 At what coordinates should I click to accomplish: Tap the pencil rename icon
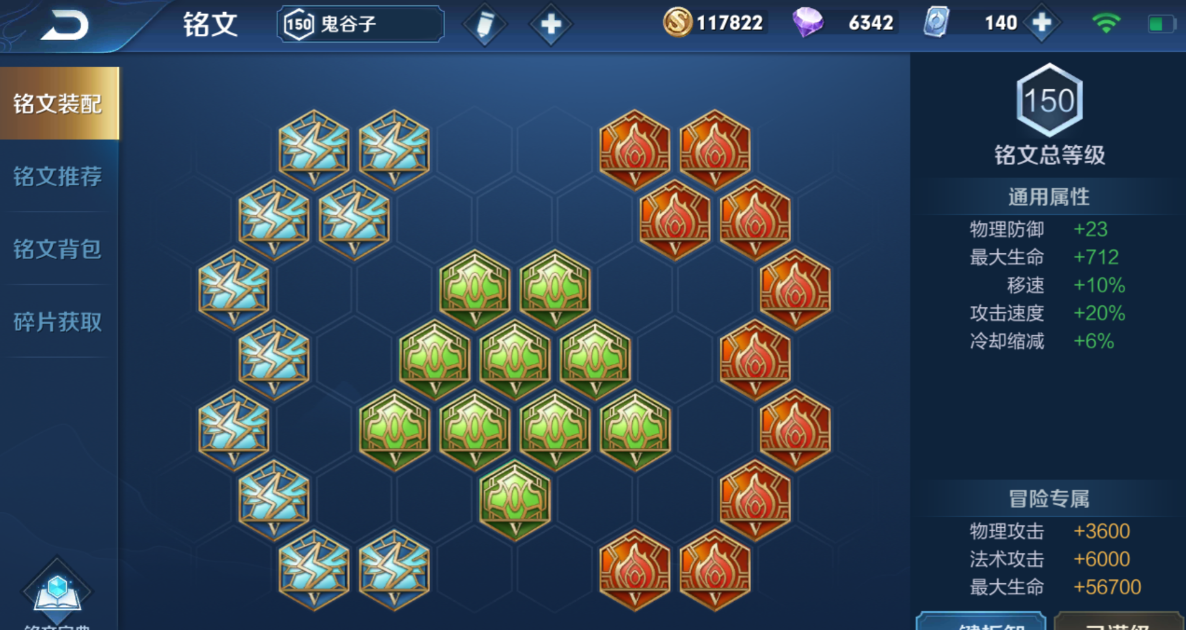485,24
